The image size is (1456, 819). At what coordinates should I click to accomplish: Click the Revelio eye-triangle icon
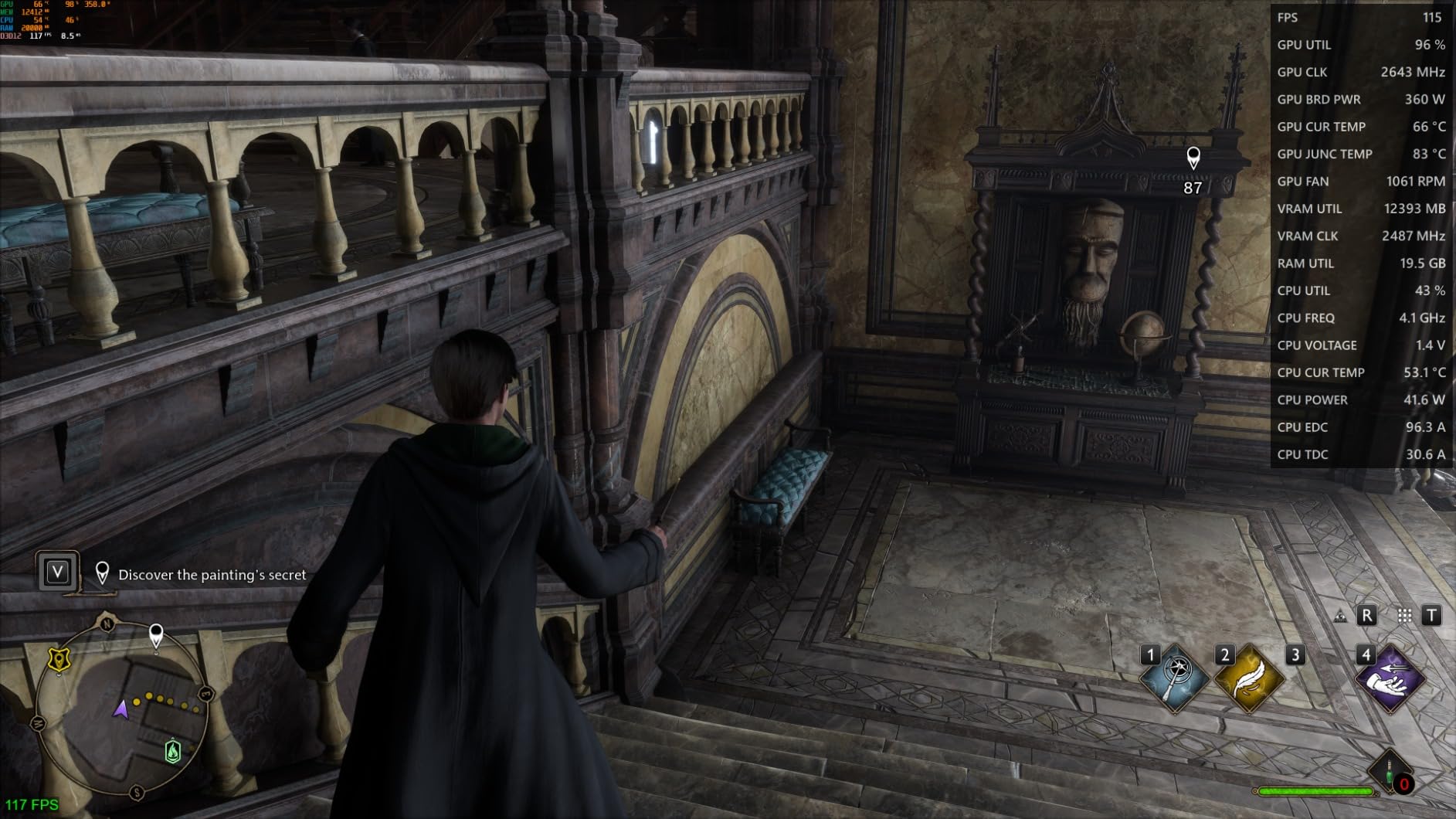tap(1341, 616)
